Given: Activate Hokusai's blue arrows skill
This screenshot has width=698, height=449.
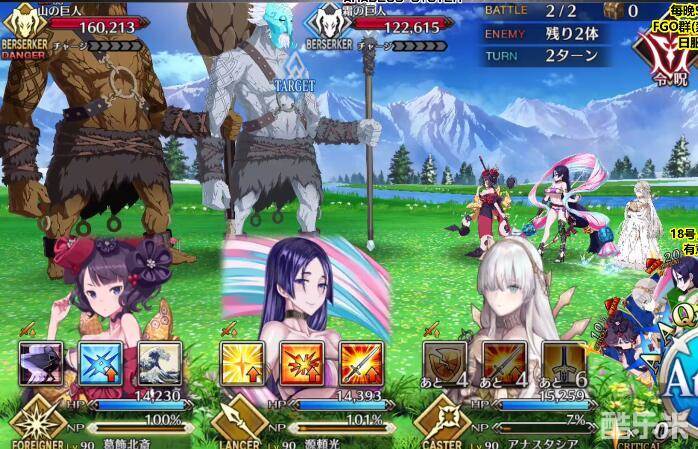Looking at the screenshot, I should coord(100,362).
